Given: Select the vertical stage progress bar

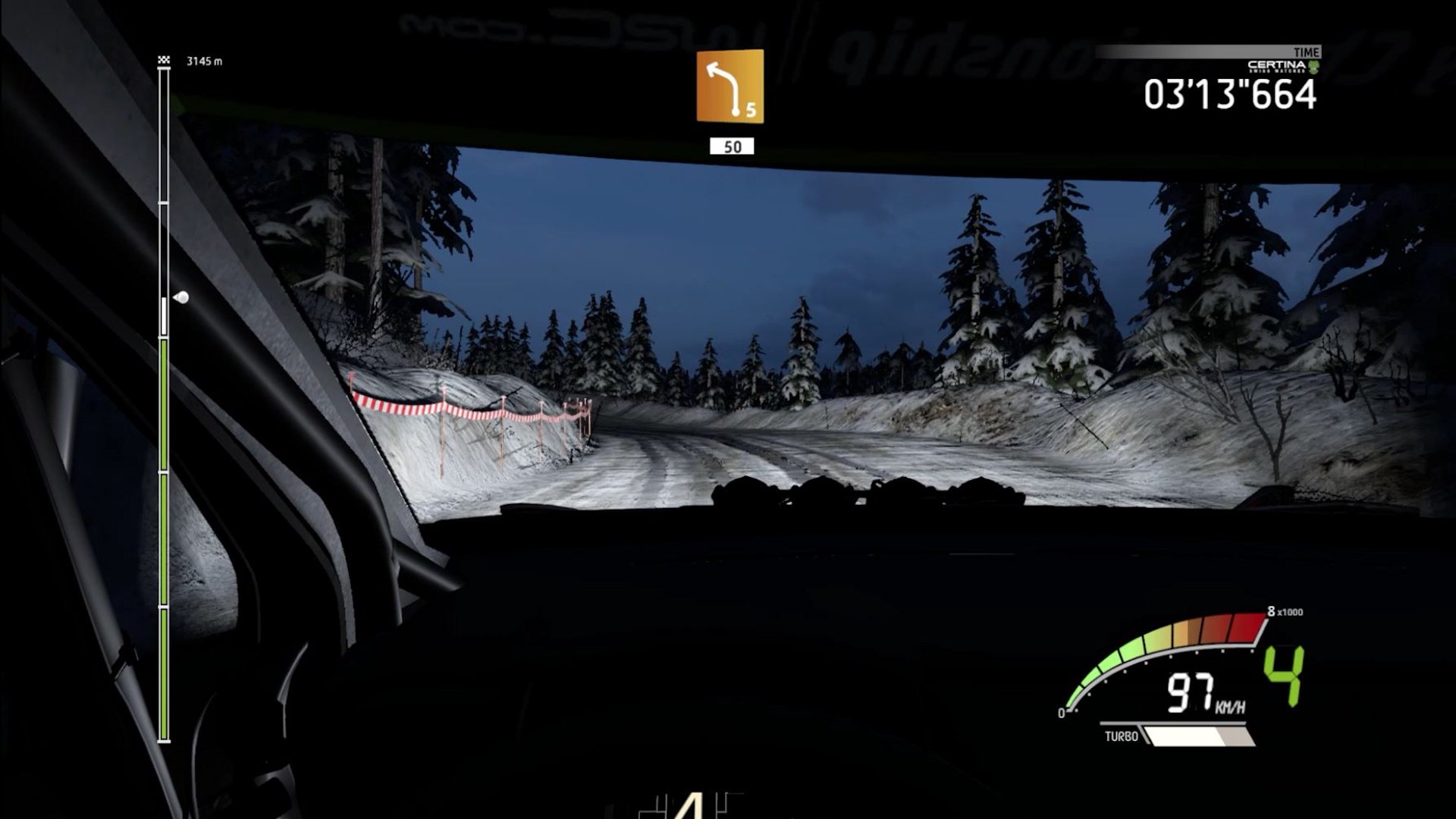Looking at the screenshot, I should tap(163, 402).
